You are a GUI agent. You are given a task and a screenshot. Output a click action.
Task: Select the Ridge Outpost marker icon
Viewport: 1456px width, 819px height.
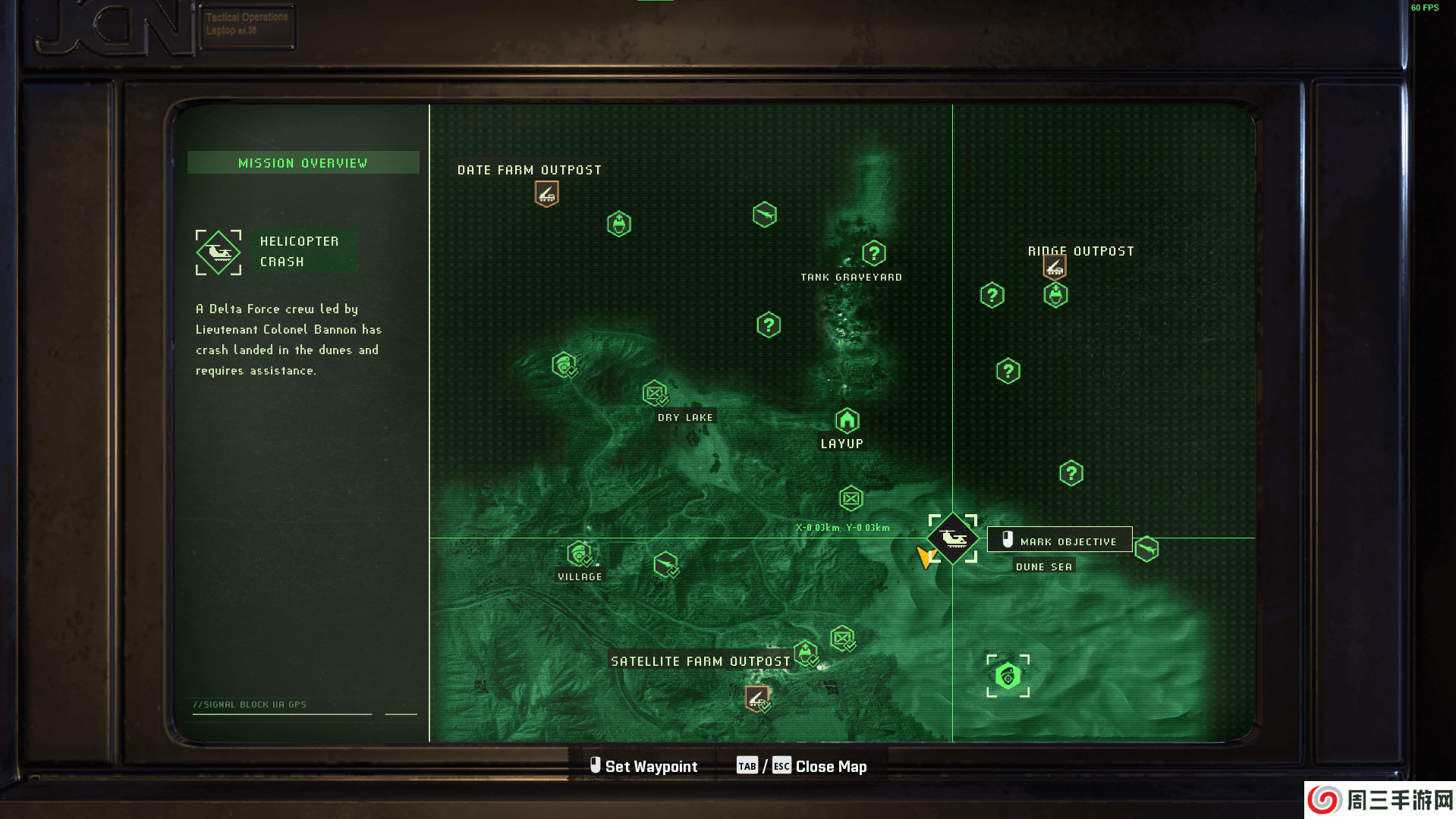click(x=1054, y=267)
